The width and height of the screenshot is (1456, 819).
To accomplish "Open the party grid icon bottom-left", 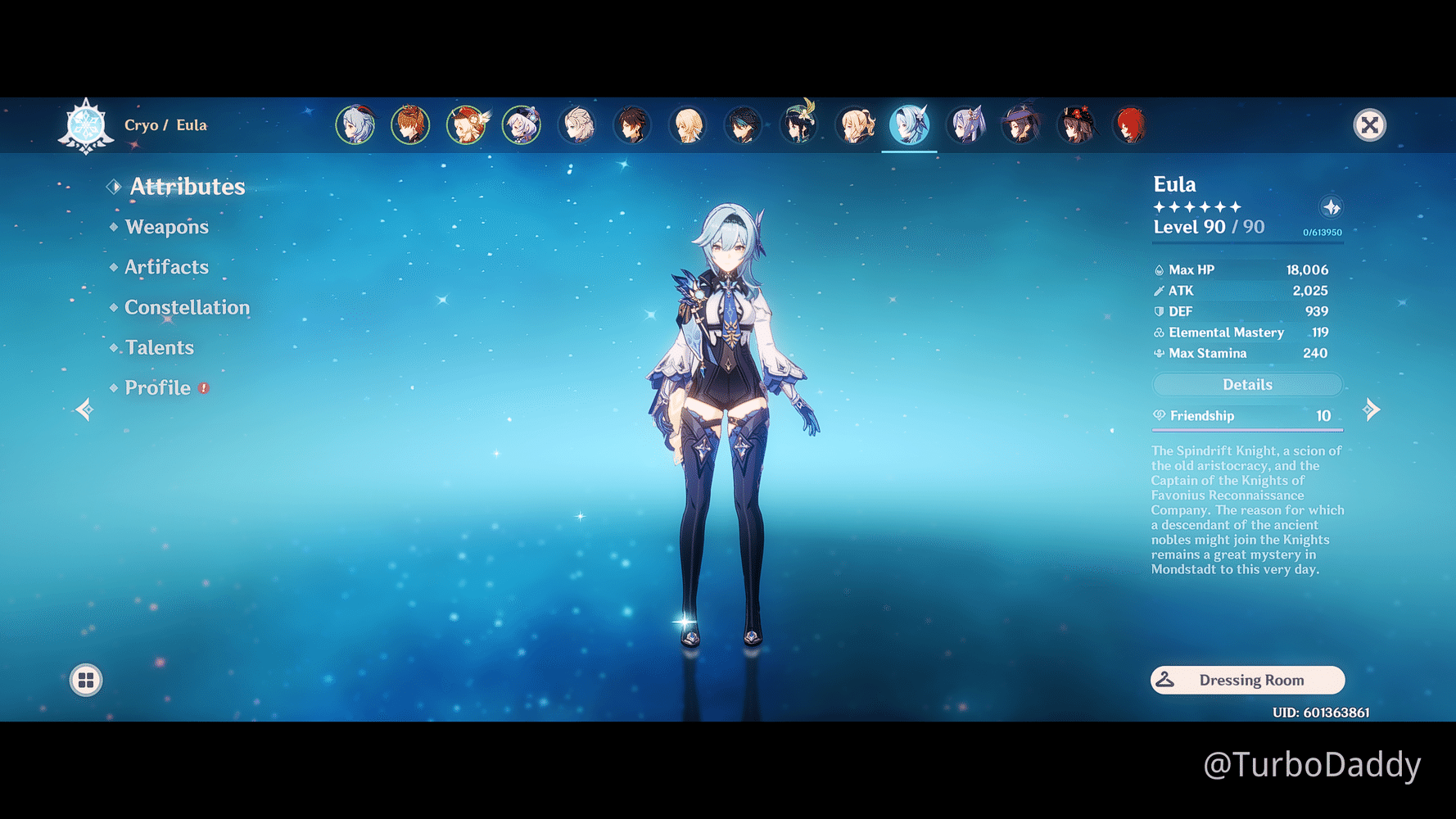I will [85, 680].
